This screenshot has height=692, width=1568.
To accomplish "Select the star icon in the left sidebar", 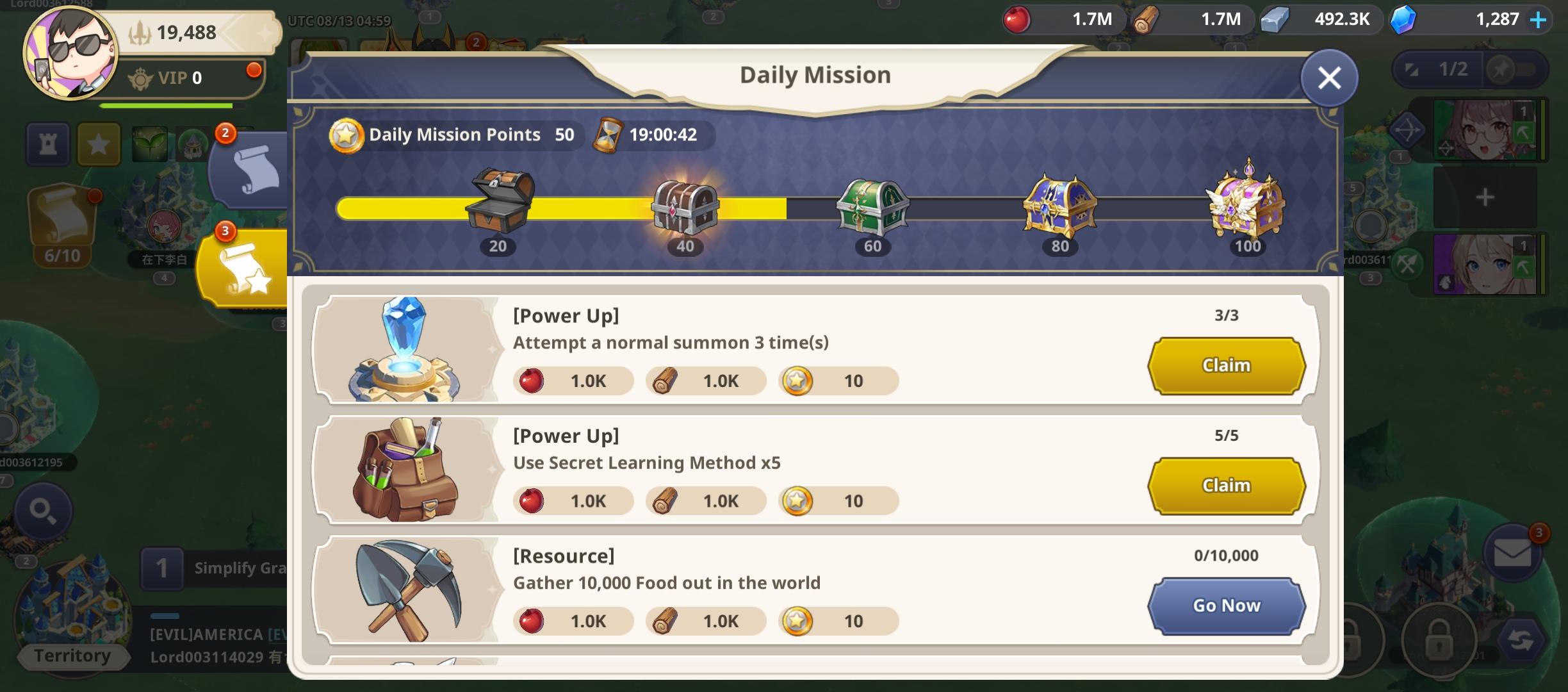I will [x=98, y=144].
